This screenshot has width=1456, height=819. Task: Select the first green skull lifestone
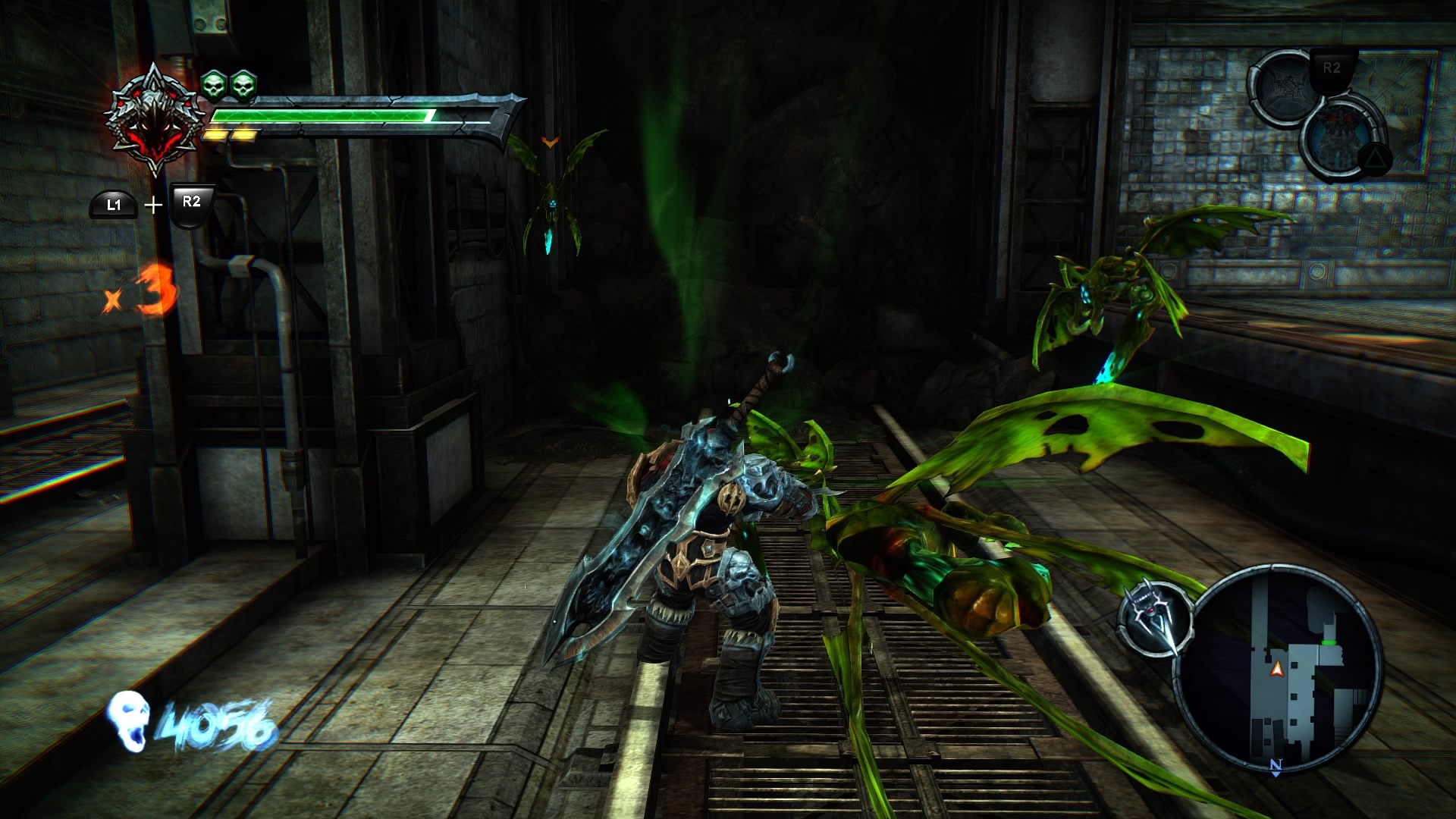pyautogui.click(x=215, y=85)
